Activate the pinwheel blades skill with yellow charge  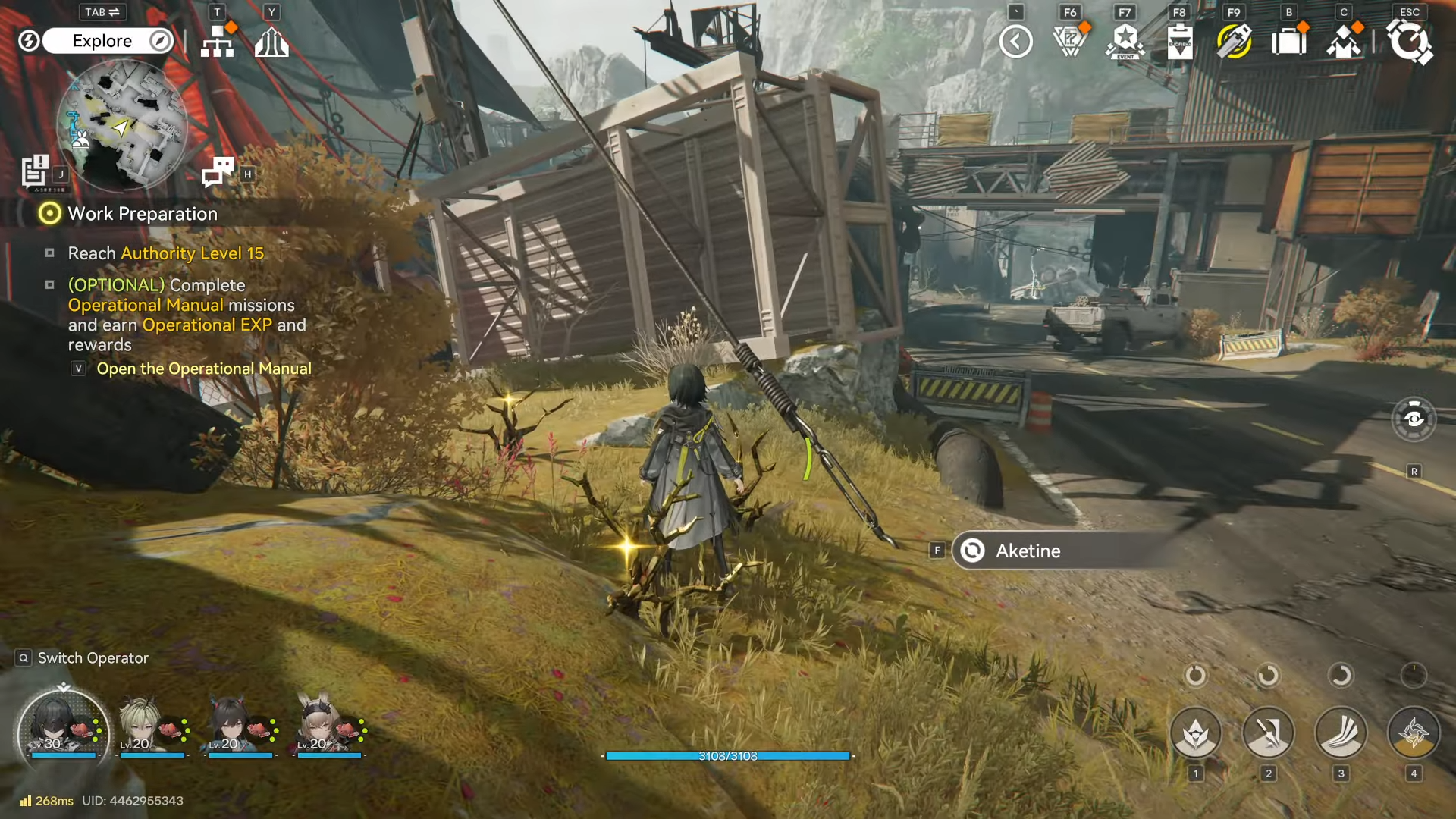(1414, 733)
